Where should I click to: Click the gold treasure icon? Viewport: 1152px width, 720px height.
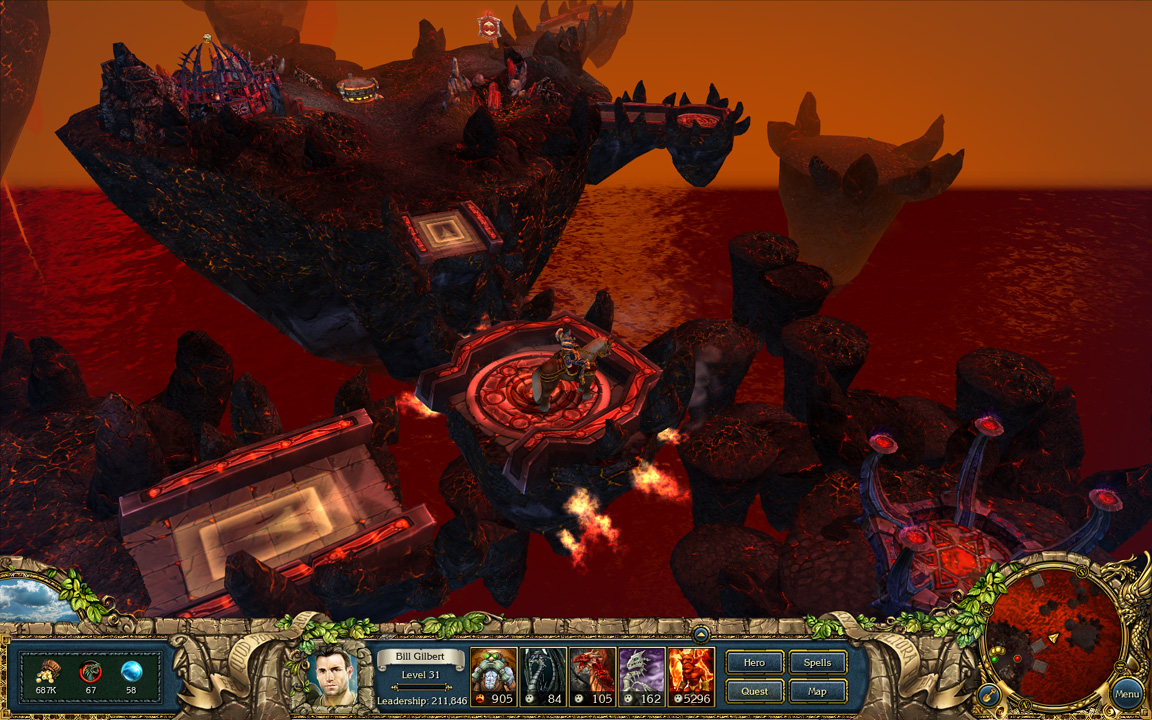(x=47, y=671)
